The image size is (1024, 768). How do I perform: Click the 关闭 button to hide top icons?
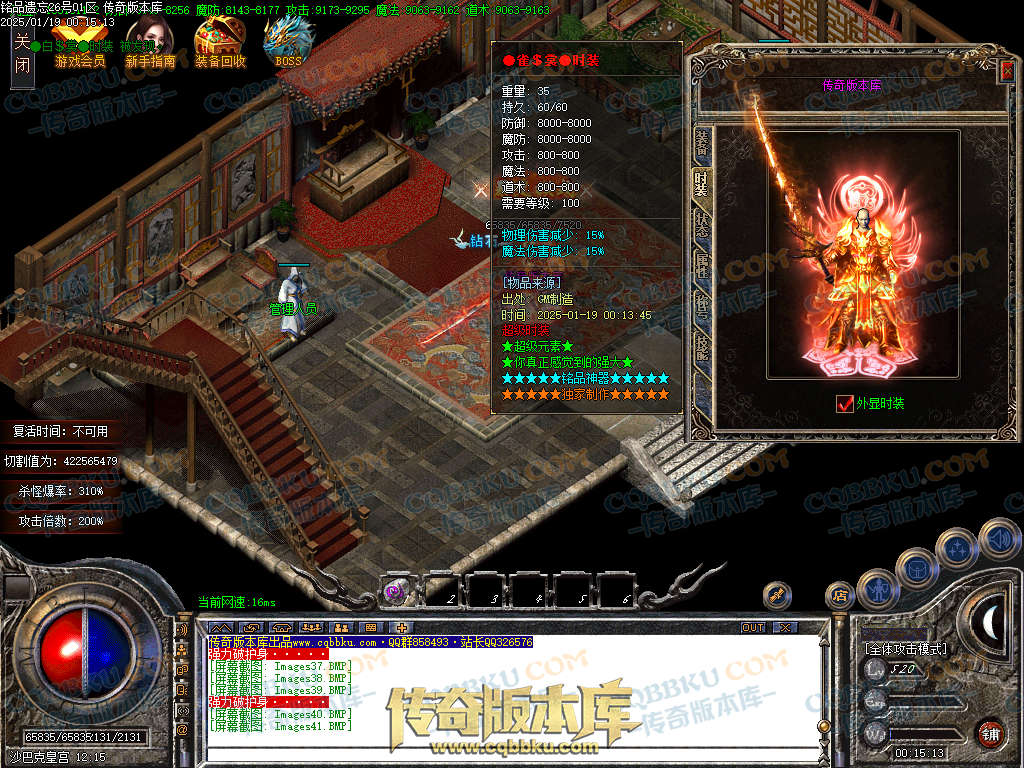[x=22, y=53]
